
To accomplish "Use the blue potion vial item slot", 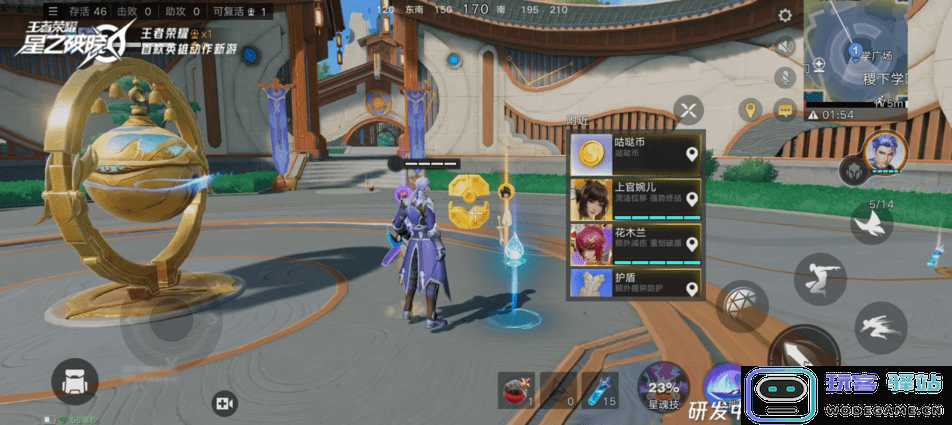I will click(601, 390).
